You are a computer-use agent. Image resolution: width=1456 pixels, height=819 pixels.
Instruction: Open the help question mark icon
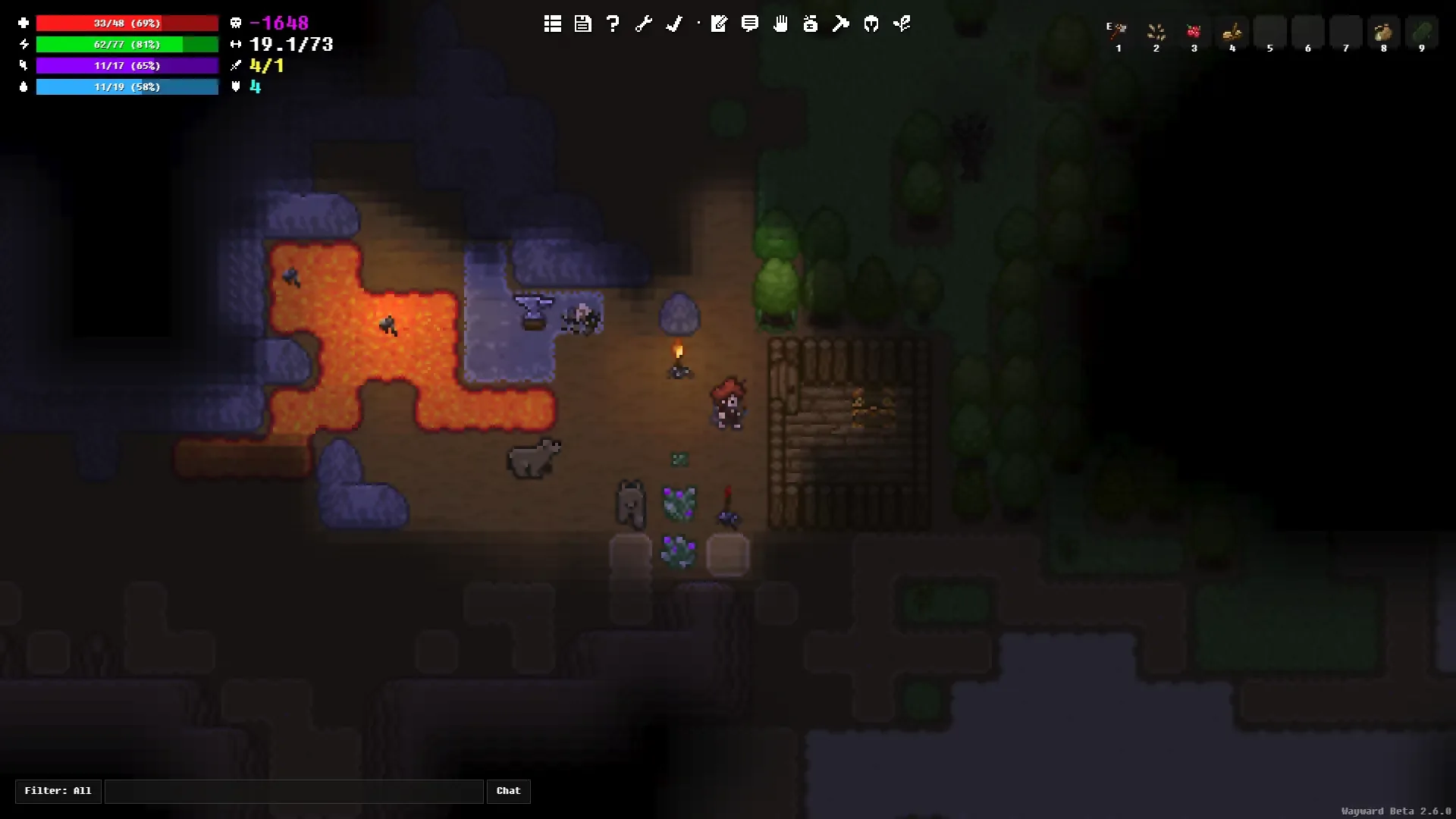613,24
